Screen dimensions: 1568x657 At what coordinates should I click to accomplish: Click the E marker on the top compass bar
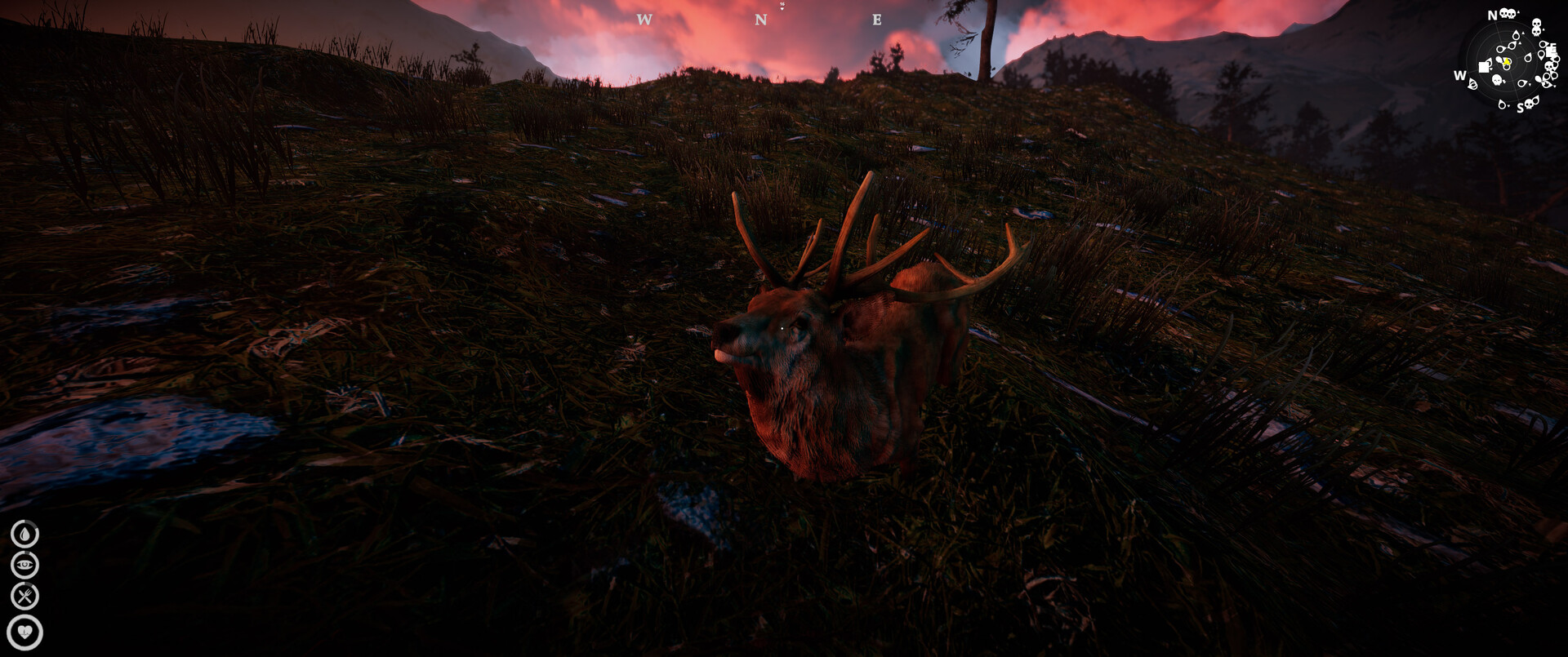876,18
